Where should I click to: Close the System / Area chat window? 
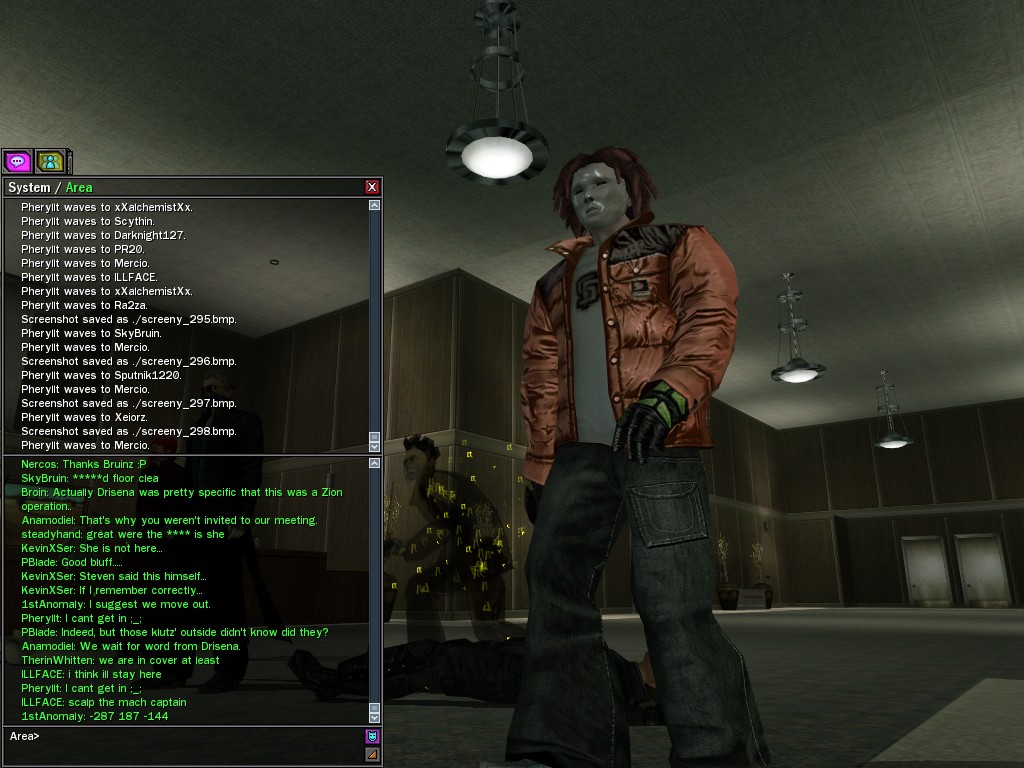pyautogui.click(x=372, y=187)
